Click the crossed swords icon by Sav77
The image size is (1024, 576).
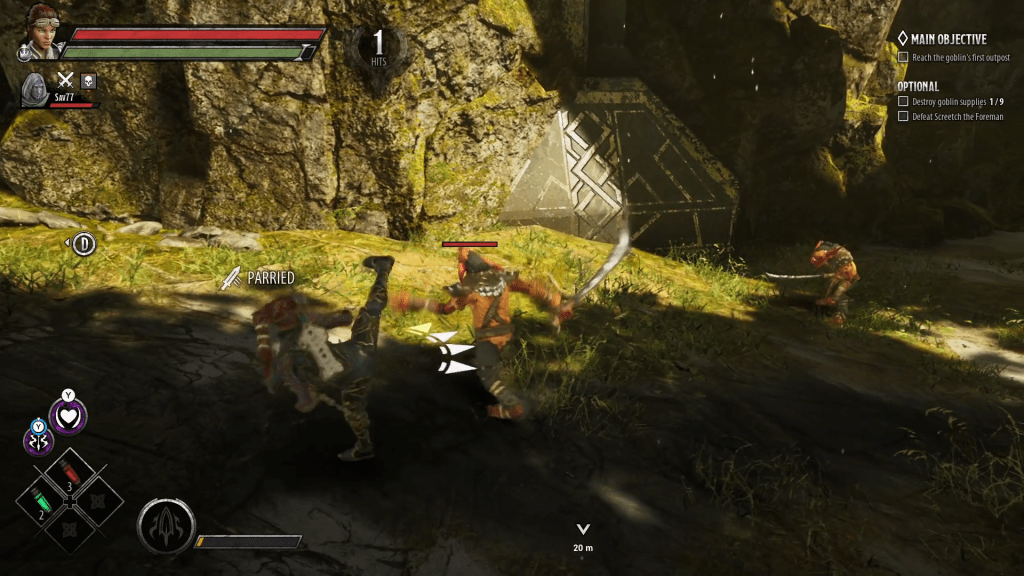[66, 80]
